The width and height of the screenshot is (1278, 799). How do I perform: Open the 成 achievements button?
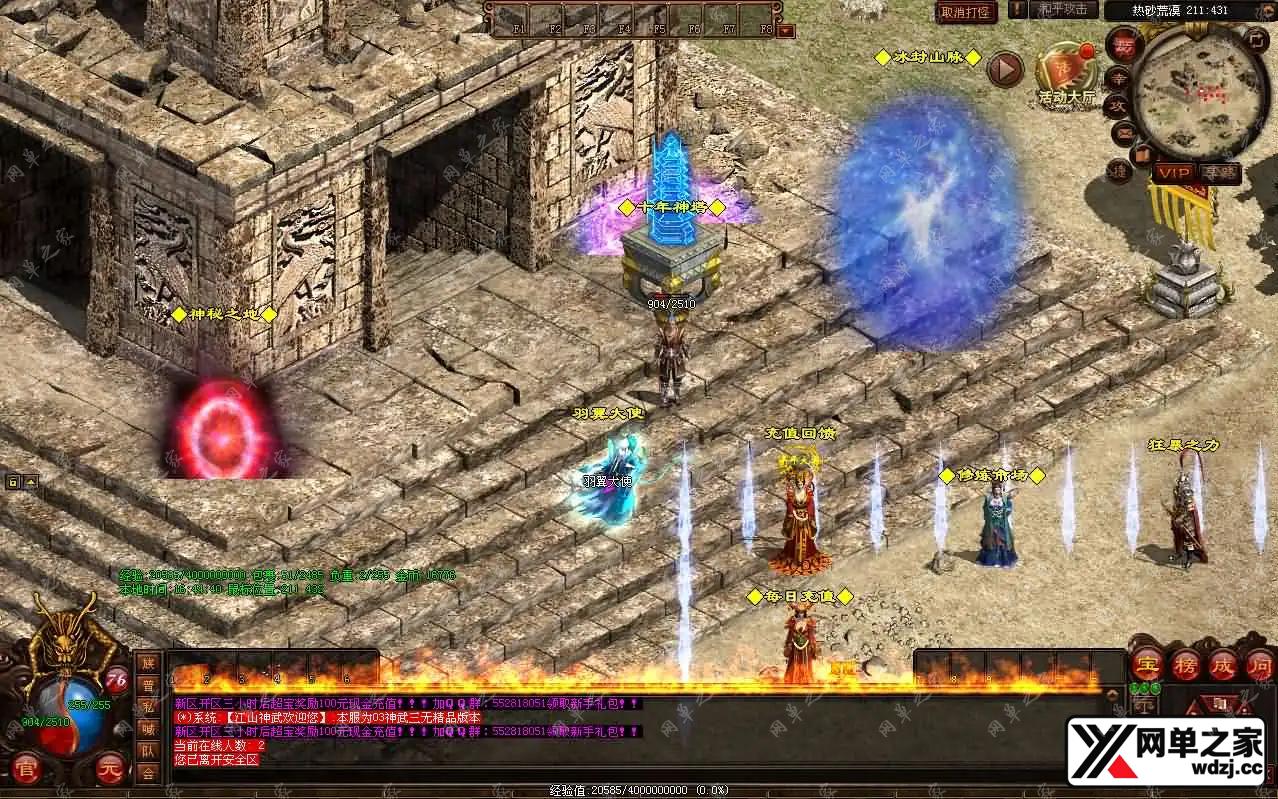tap(1223, 663)
